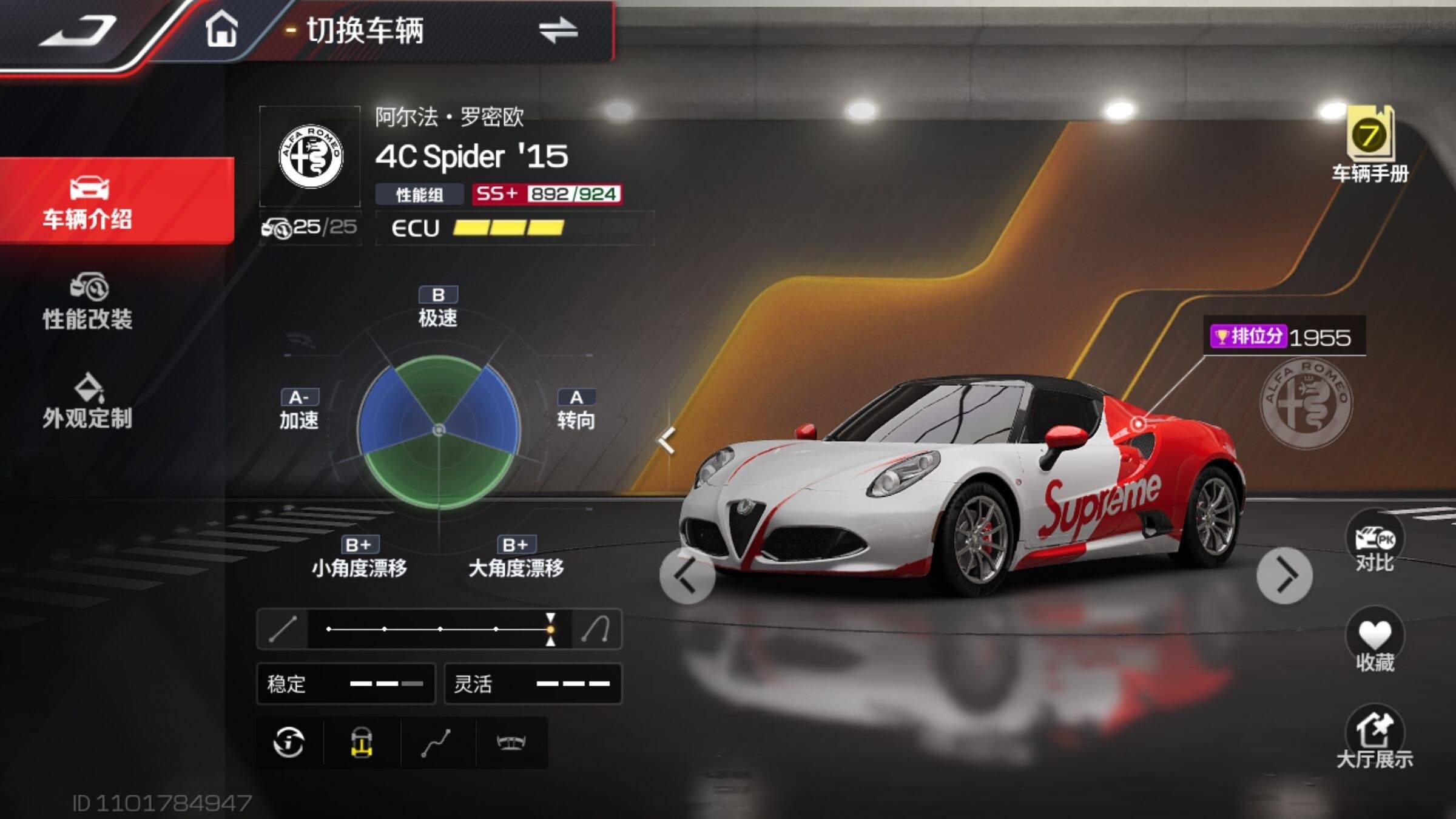Open the curve graph icon
Viewport: 1456px width, 819px height.
(x=436, y=743)
